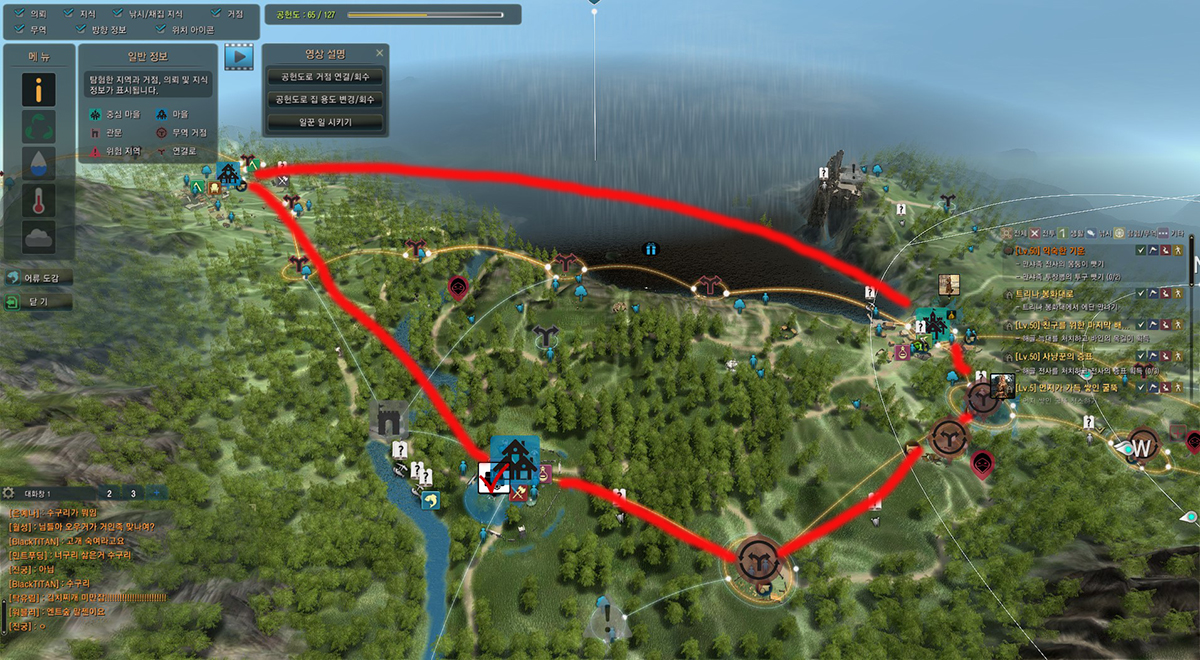Choose 공헌도로 거점 연결/회수 video
Image resolution: width=1200 pixels, height=660 pixels.
[x=325, y=77]
